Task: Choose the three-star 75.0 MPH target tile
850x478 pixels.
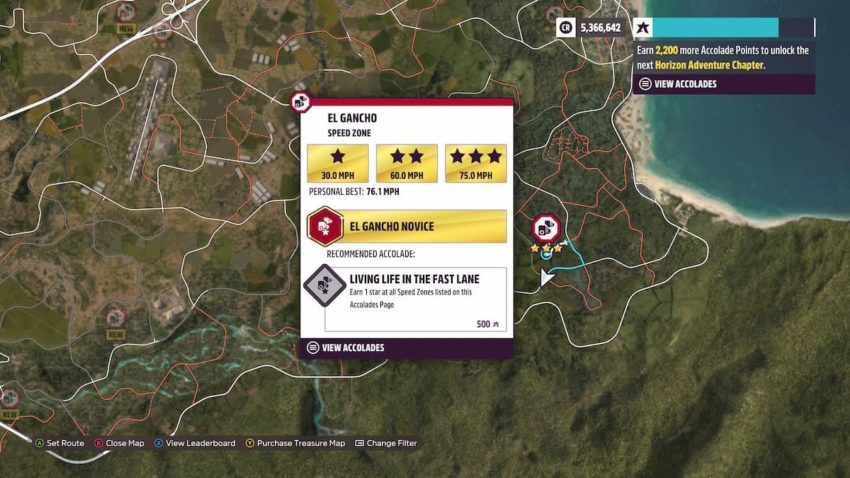Action: click(476, 163)
